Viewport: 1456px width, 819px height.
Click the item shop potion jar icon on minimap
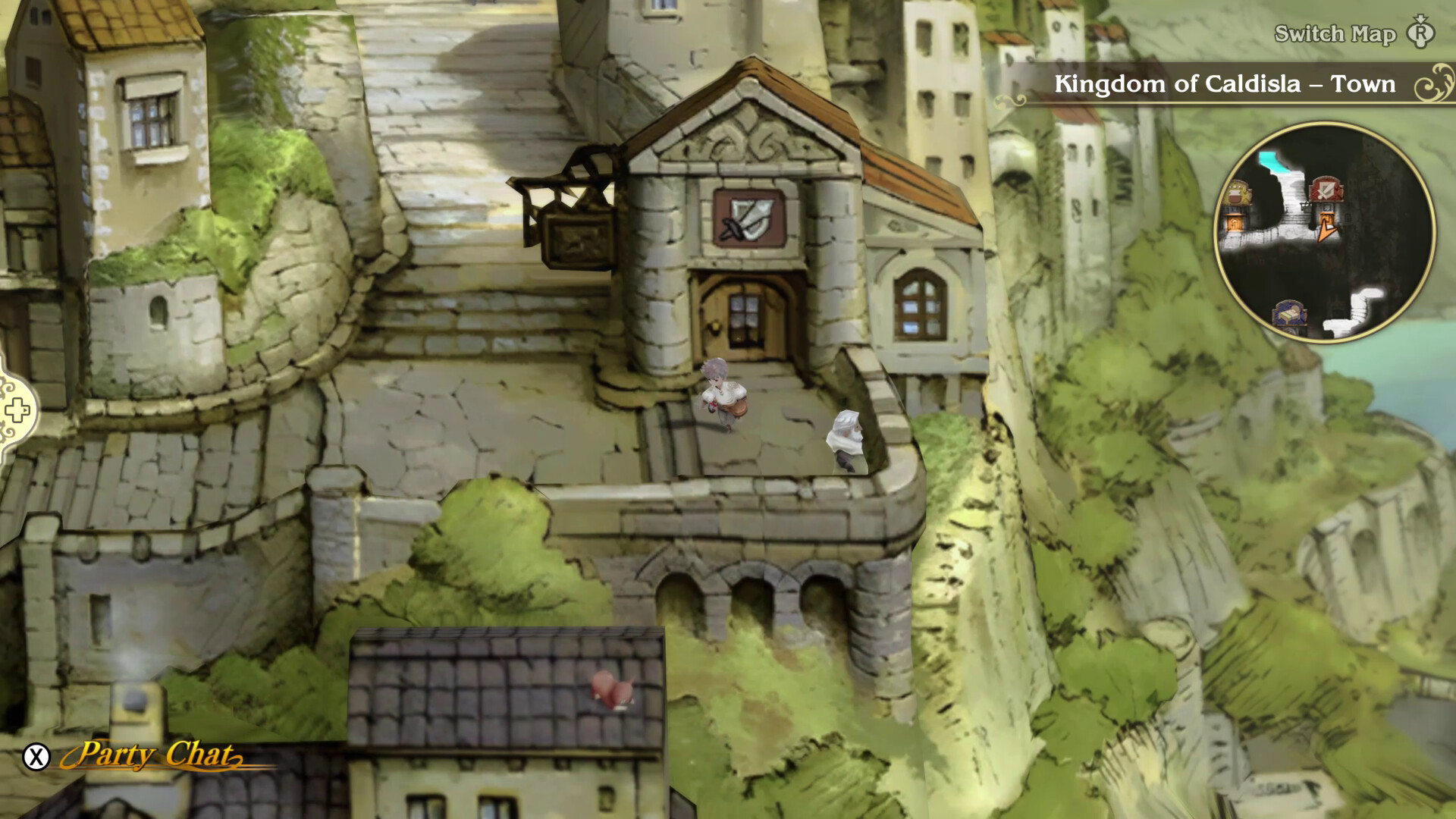(1235, 194)
